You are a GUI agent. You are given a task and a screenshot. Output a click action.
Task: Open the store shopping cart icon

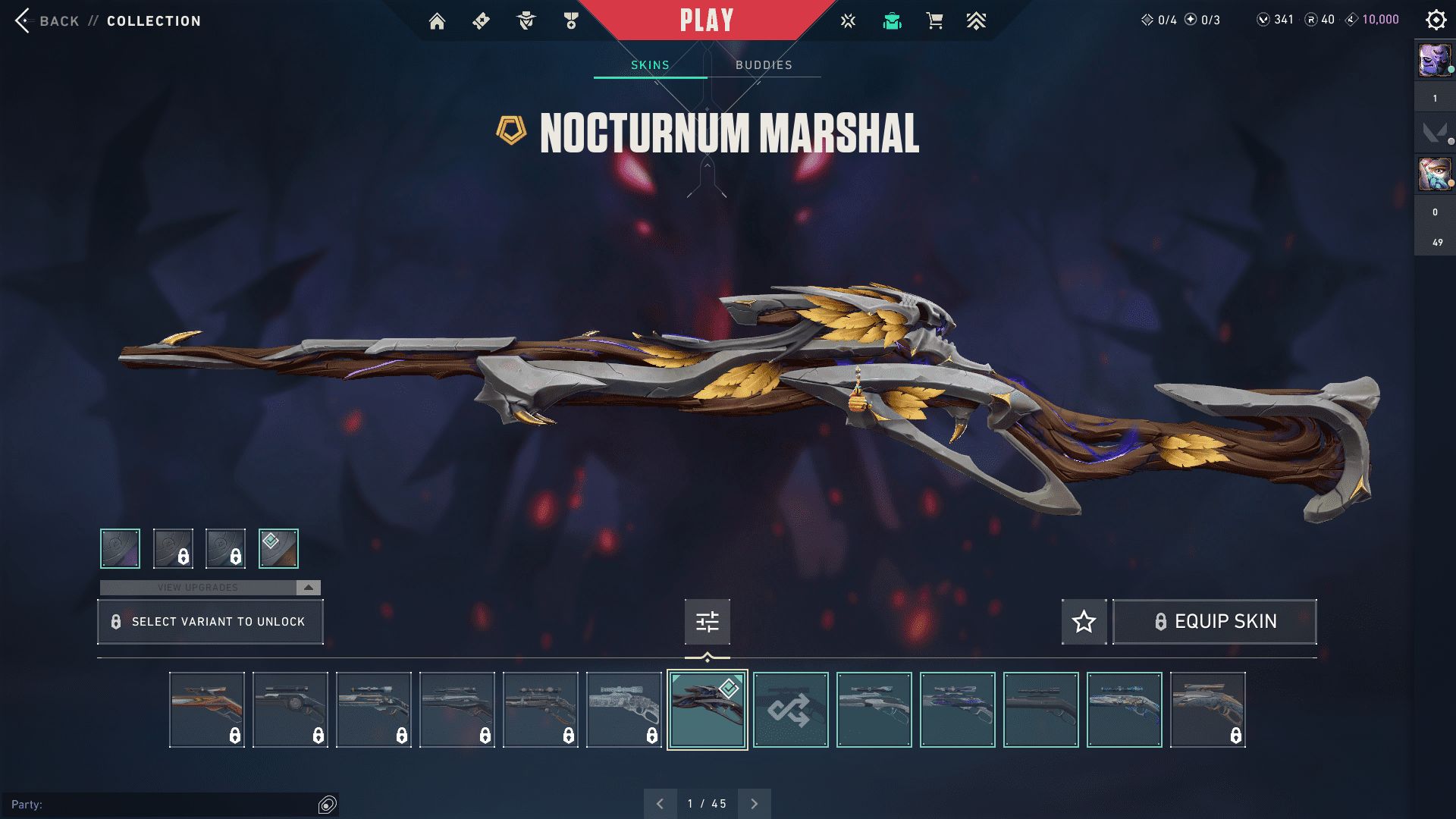pos(934,21)
